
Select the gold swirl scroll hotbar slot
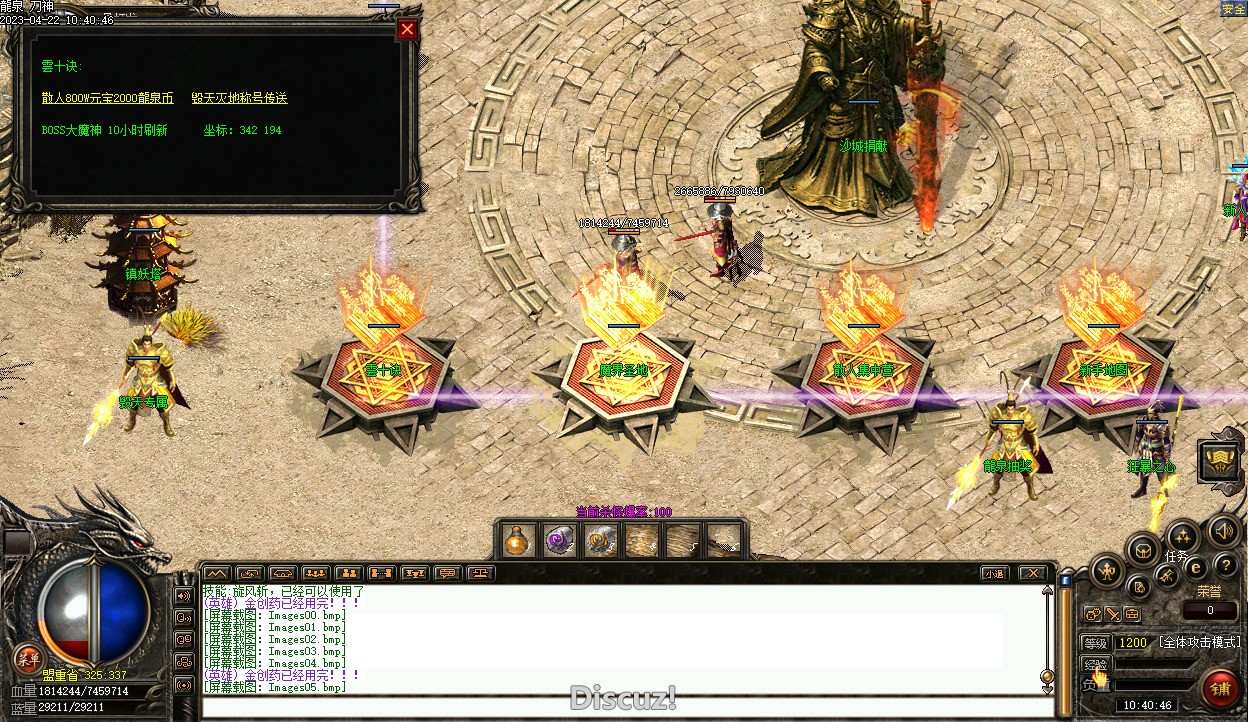(600, 541)
